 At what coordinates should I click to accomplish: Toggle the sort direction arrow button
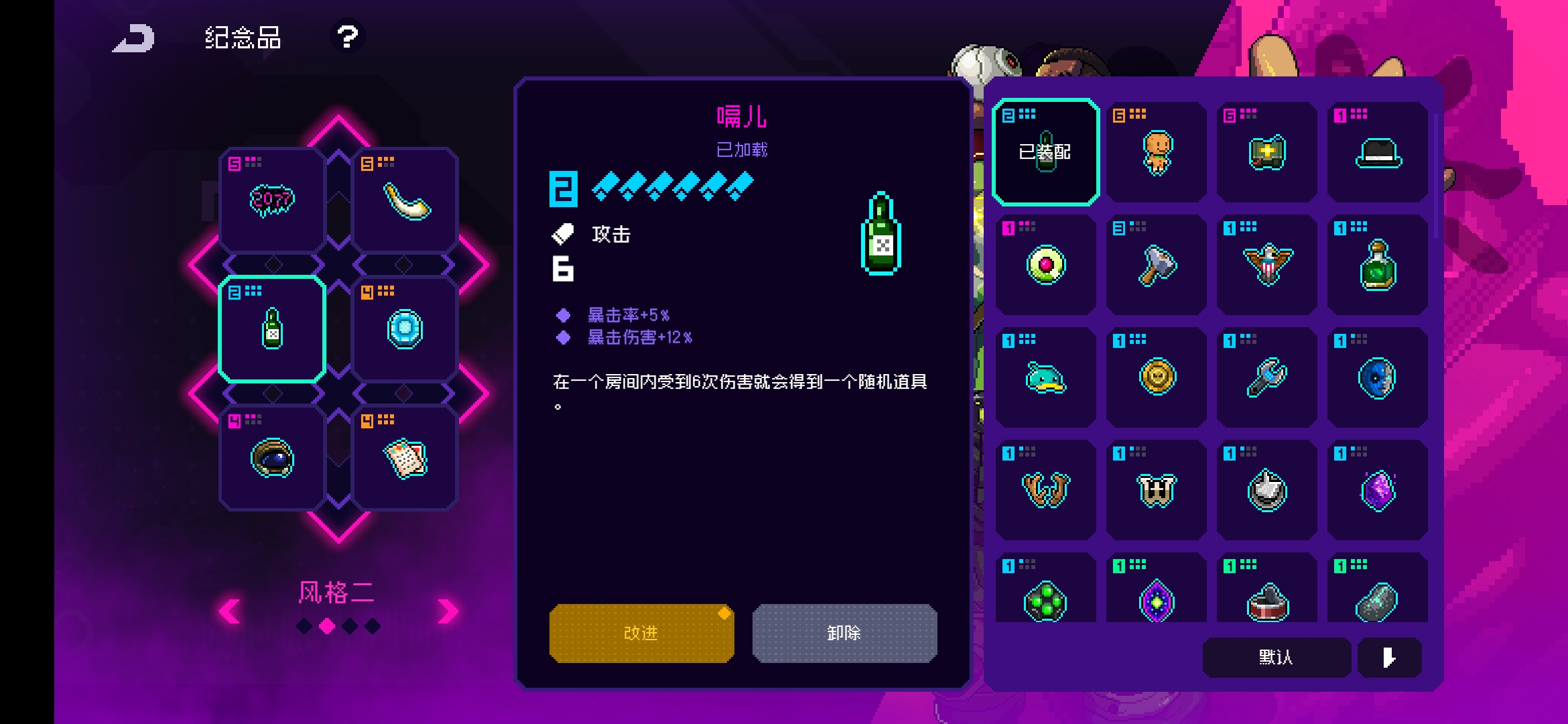(1389, 657)
